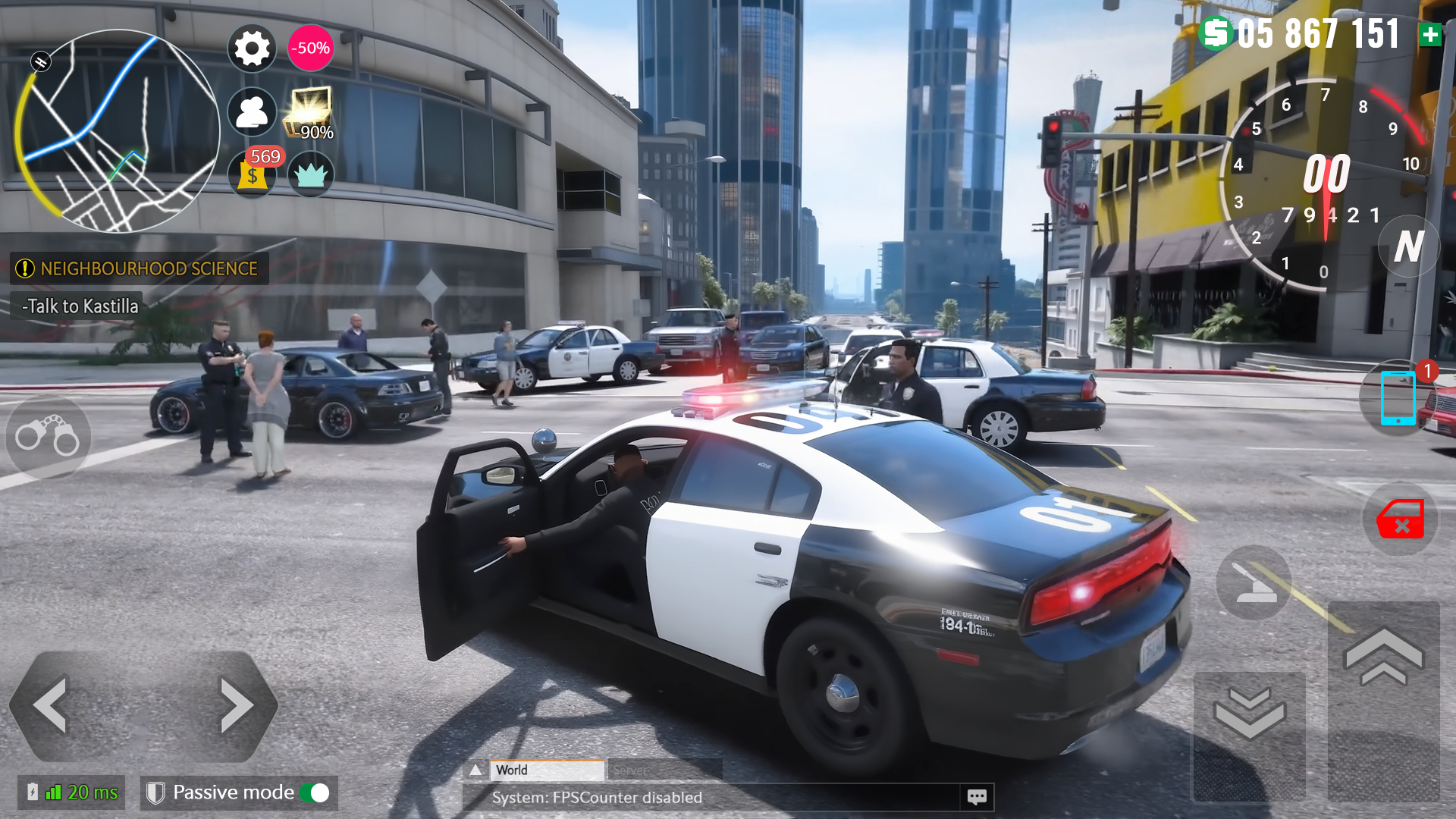1456x819 pixels.
Task: Tap the -50% discount badge
Action: point(309,47)
